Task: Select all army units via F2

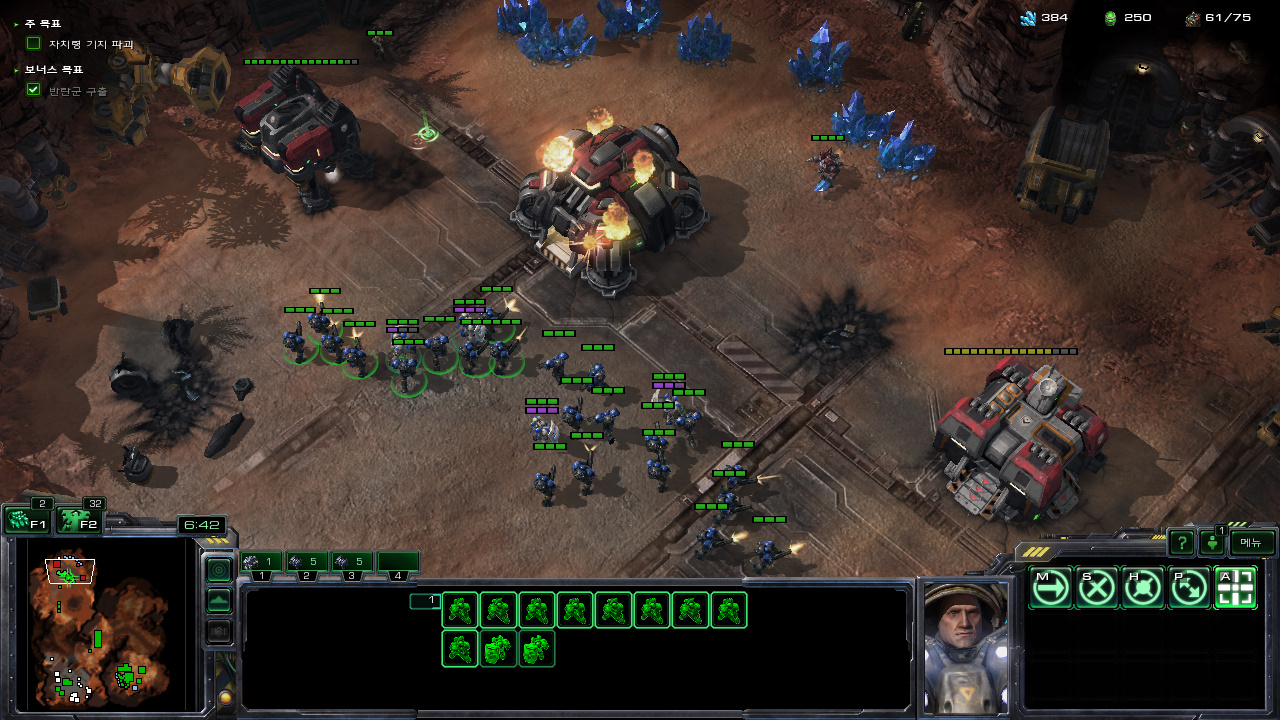Action: (x=78, y=521)
